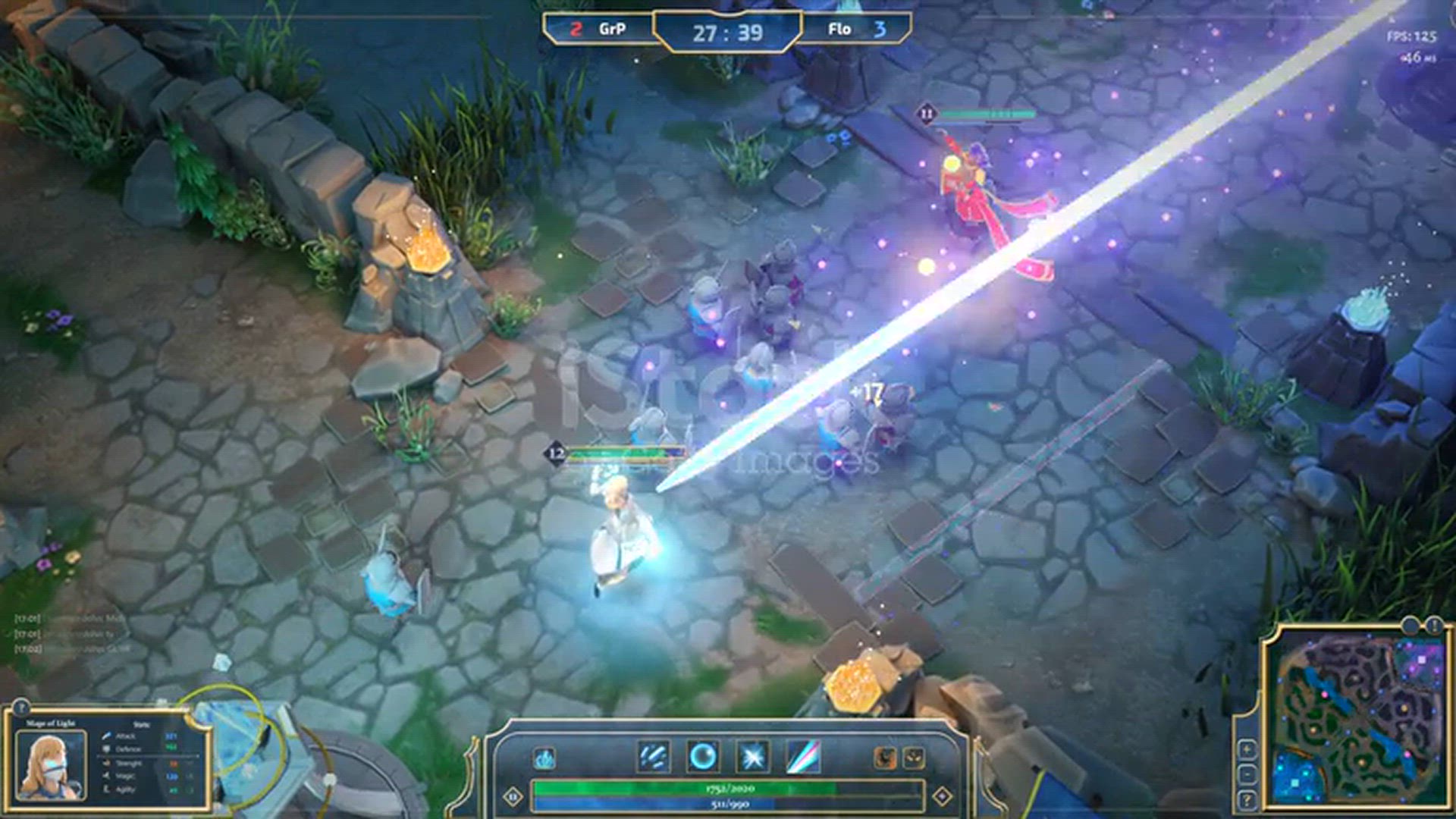Image resolution: width=1456 pixels, height=819 pixels.
Task: Open the help icon on character panel
Action: coord(20,707)
